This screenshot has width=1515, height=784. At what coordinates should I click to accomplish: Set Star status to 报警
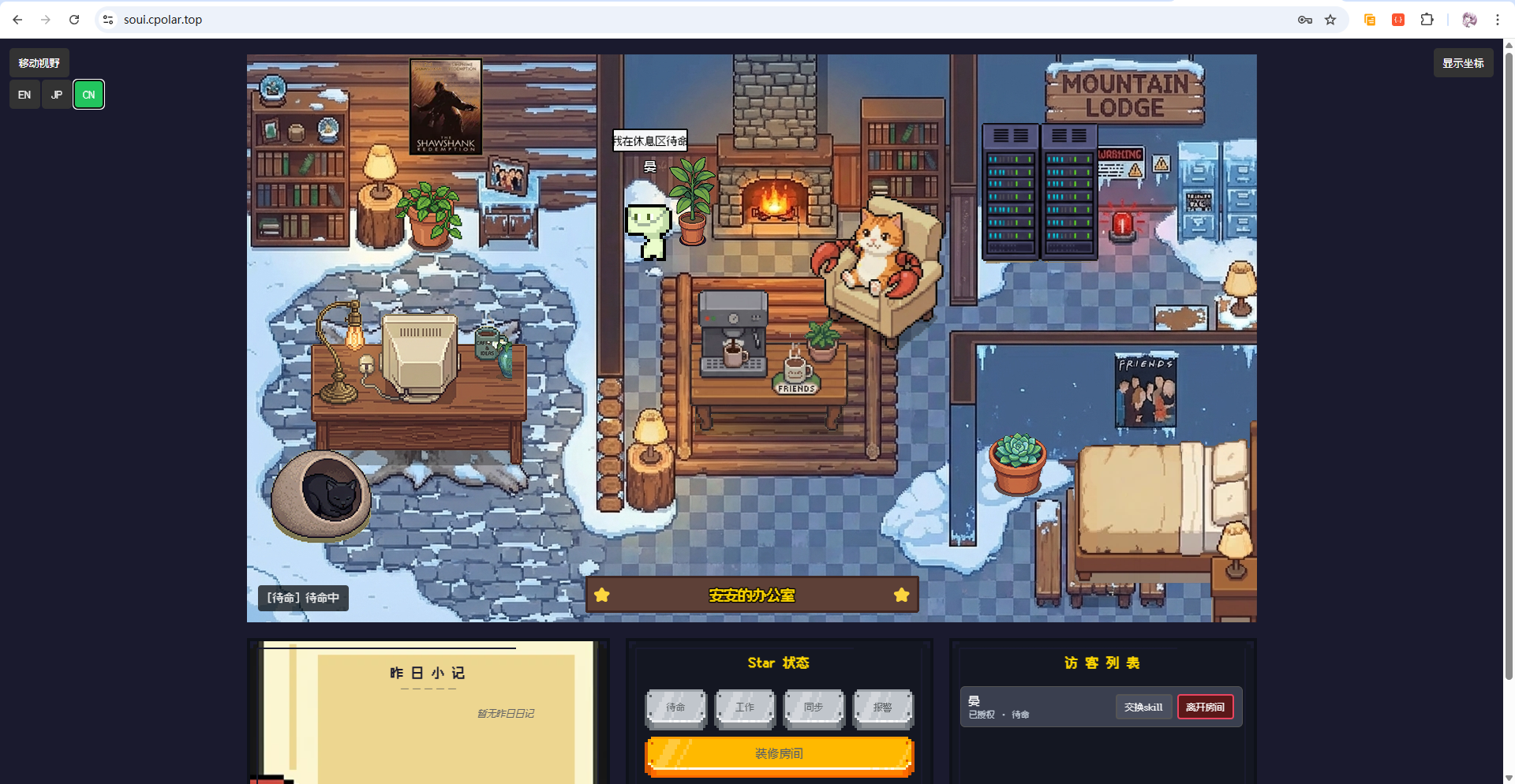(883, 707)
